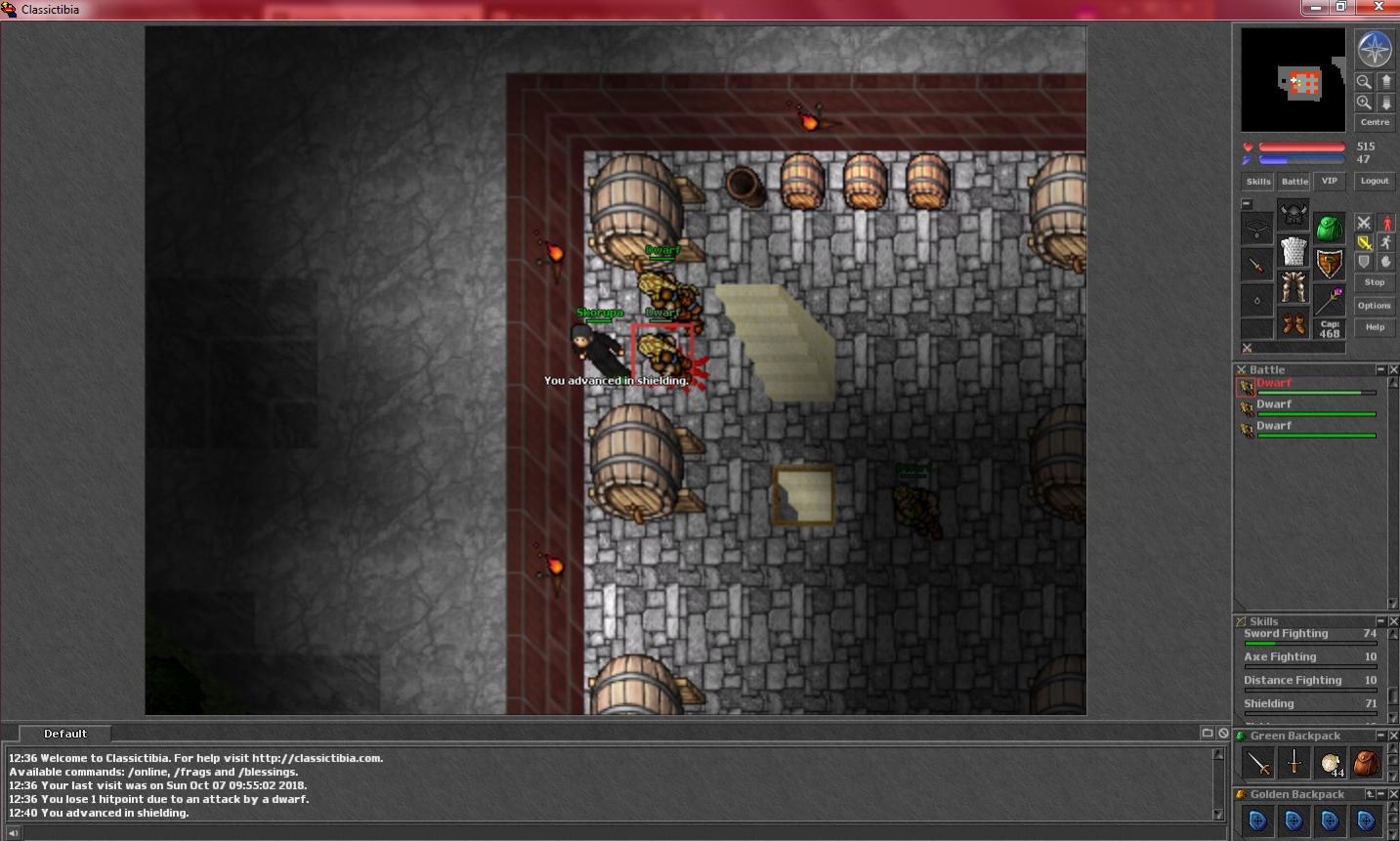Select the highlighted red Dwarf in Battle list
The height and width of the screenshot is (841, 1400).
pyautogui.click(x=1274, y=384)
